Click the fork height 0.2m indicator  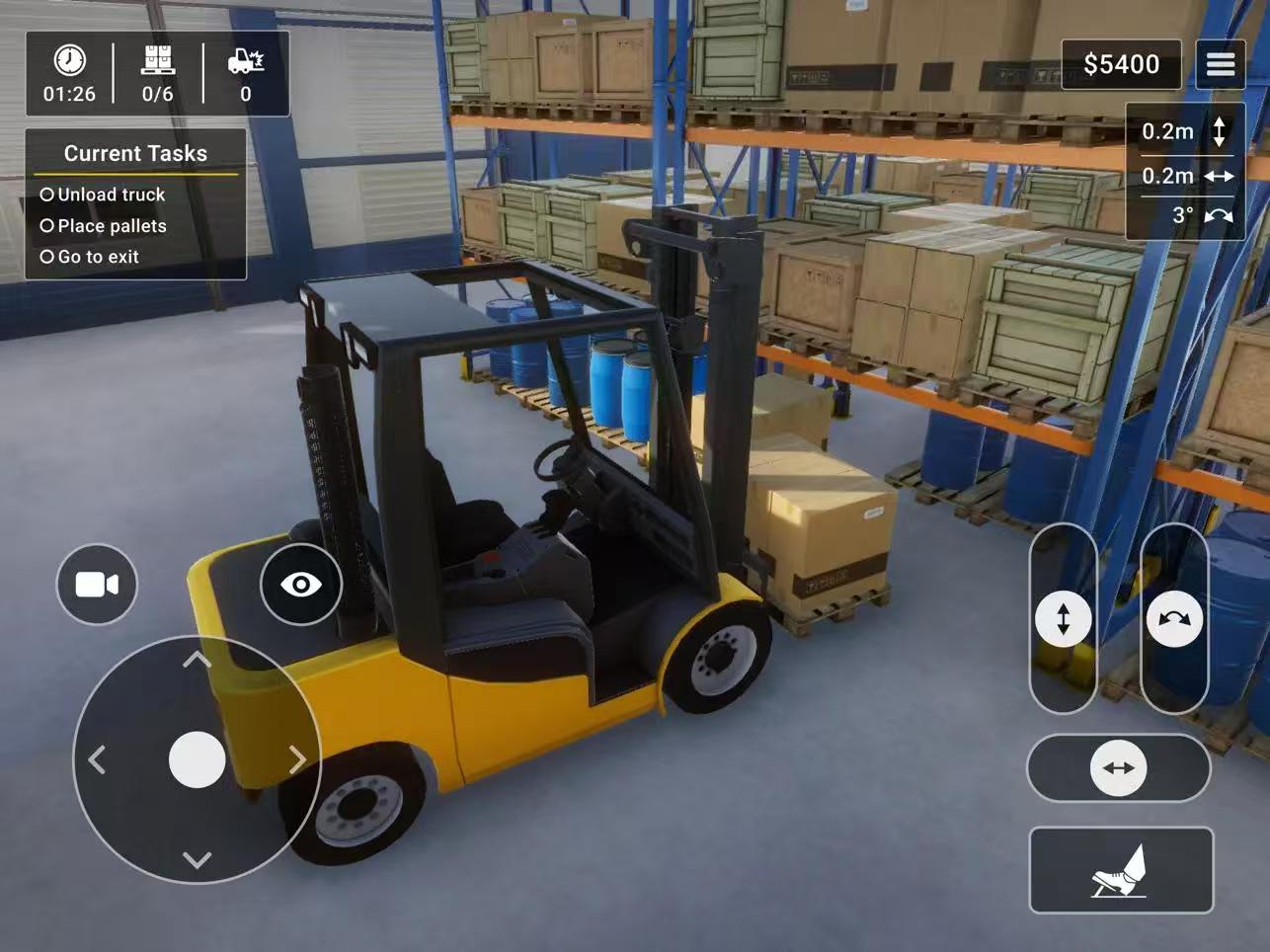1184,131
